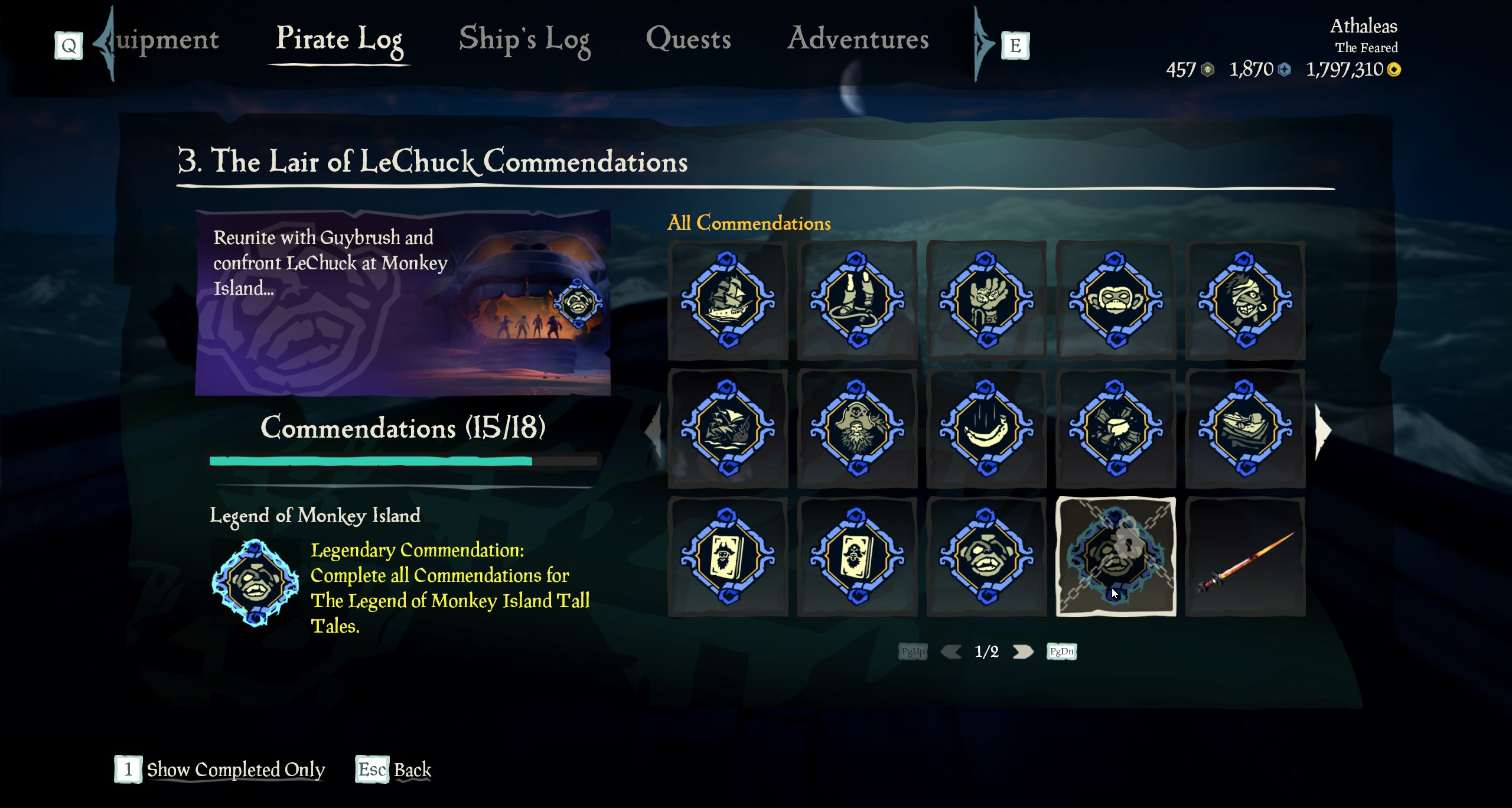Go to the Adventures tab
Image resolution: width=1512 pixels, height=808 pixels.
[858, 40]
